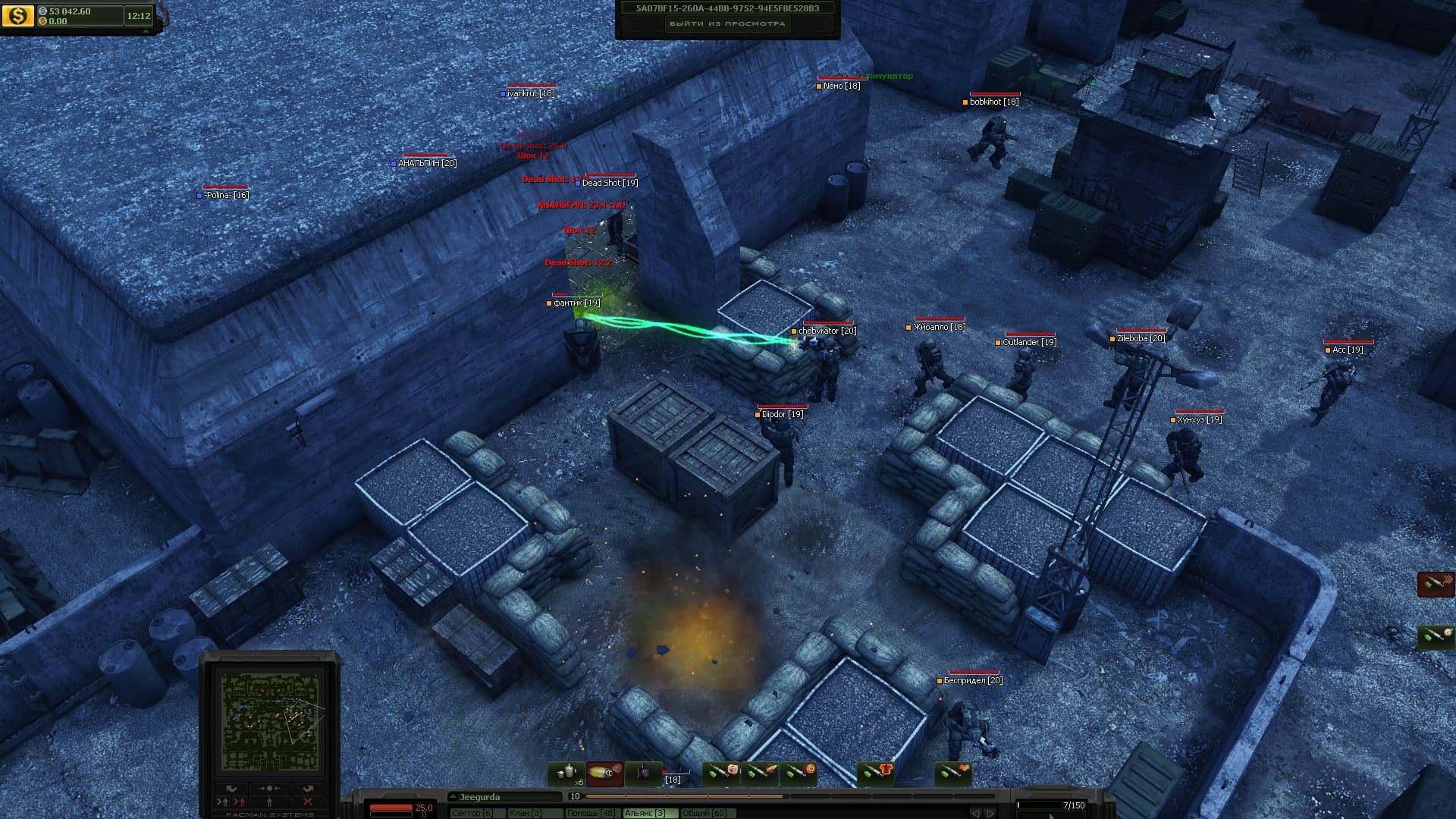Select the red speed-boost injector on the right edge
Viewport: 1456px width, 819px height.
(1436, 585)
